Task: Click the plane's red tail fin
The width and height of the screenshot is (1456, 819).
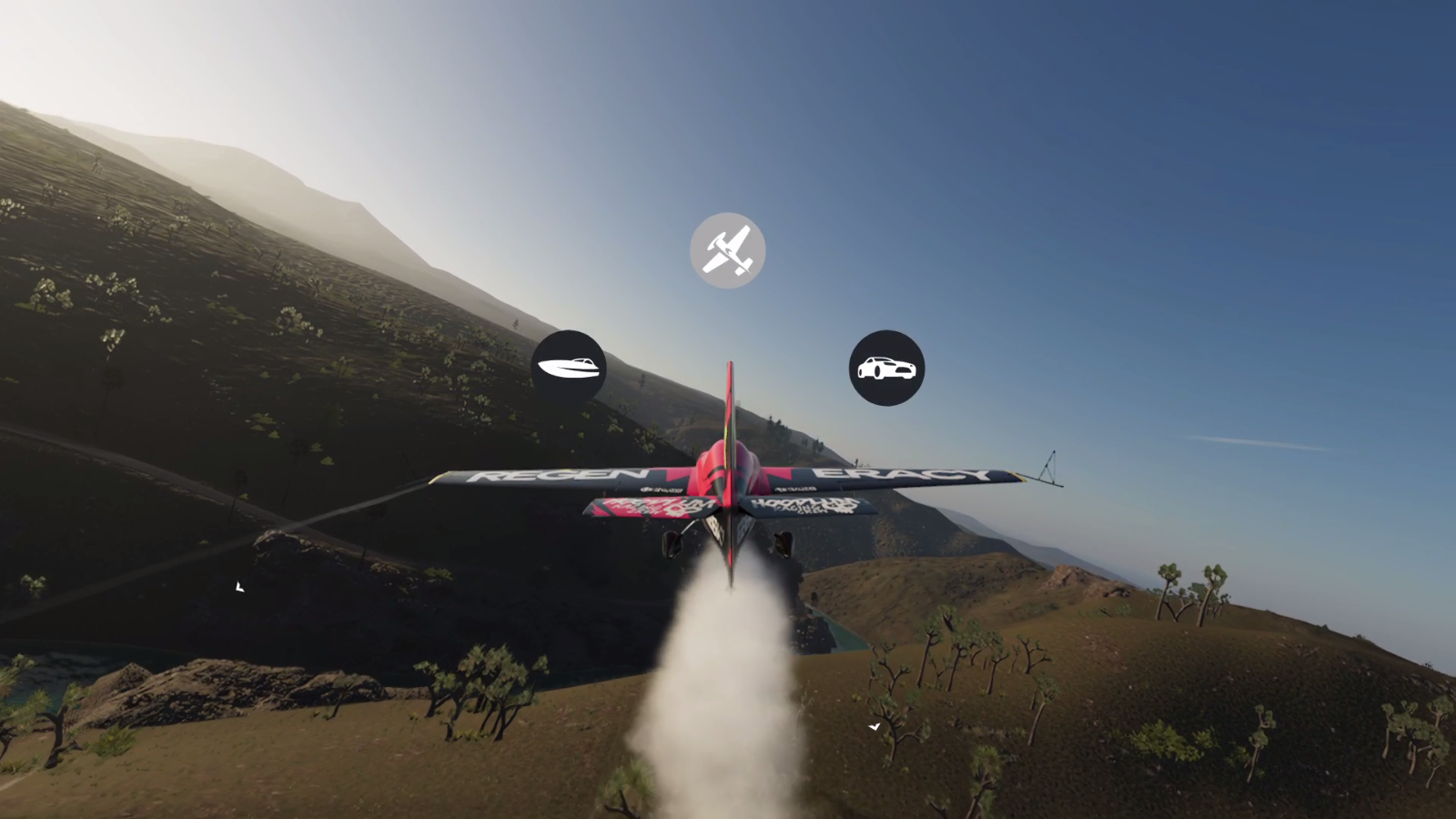Action: 728,409
